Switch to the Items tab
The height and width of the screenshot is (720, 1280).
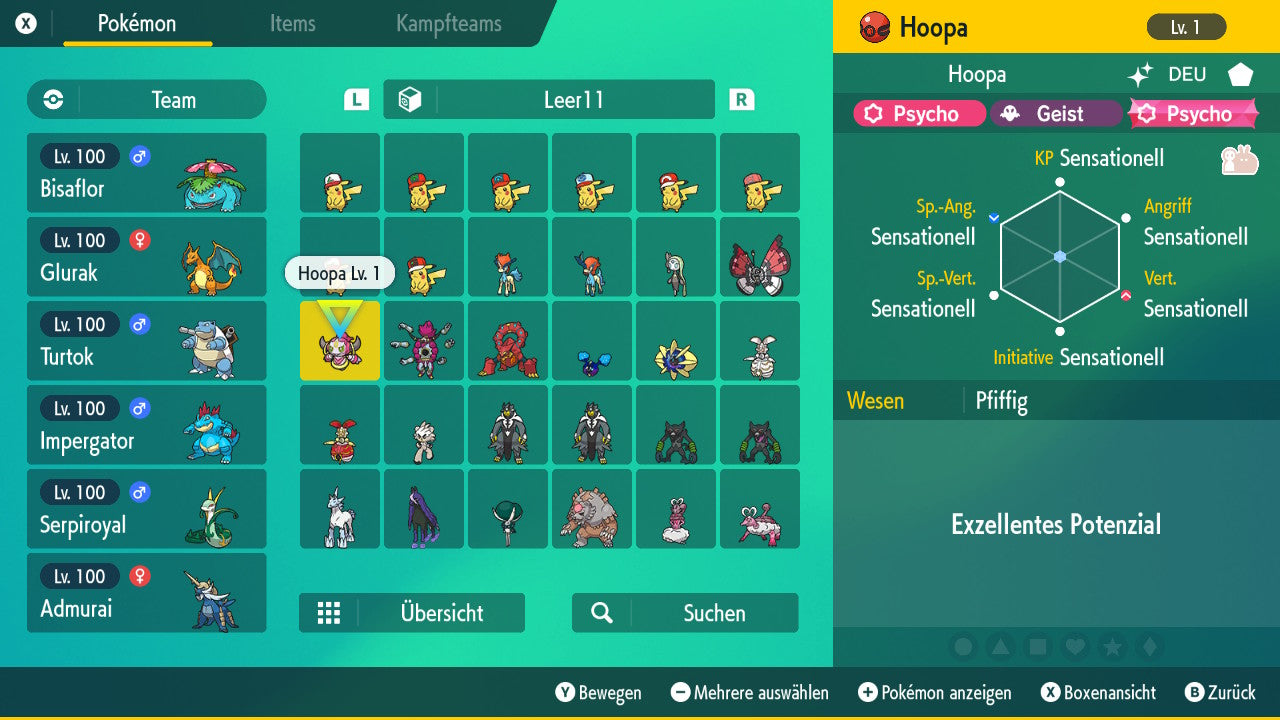pos(292,25)
